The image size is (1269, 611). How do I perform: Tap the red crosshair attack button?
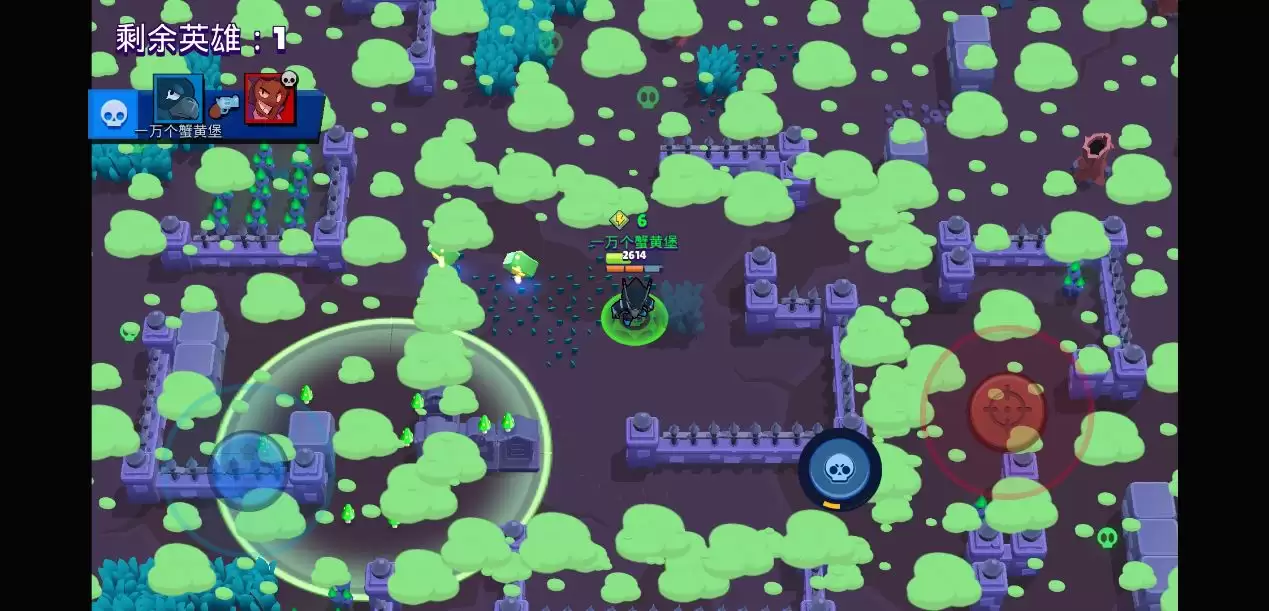[1006, 410]
